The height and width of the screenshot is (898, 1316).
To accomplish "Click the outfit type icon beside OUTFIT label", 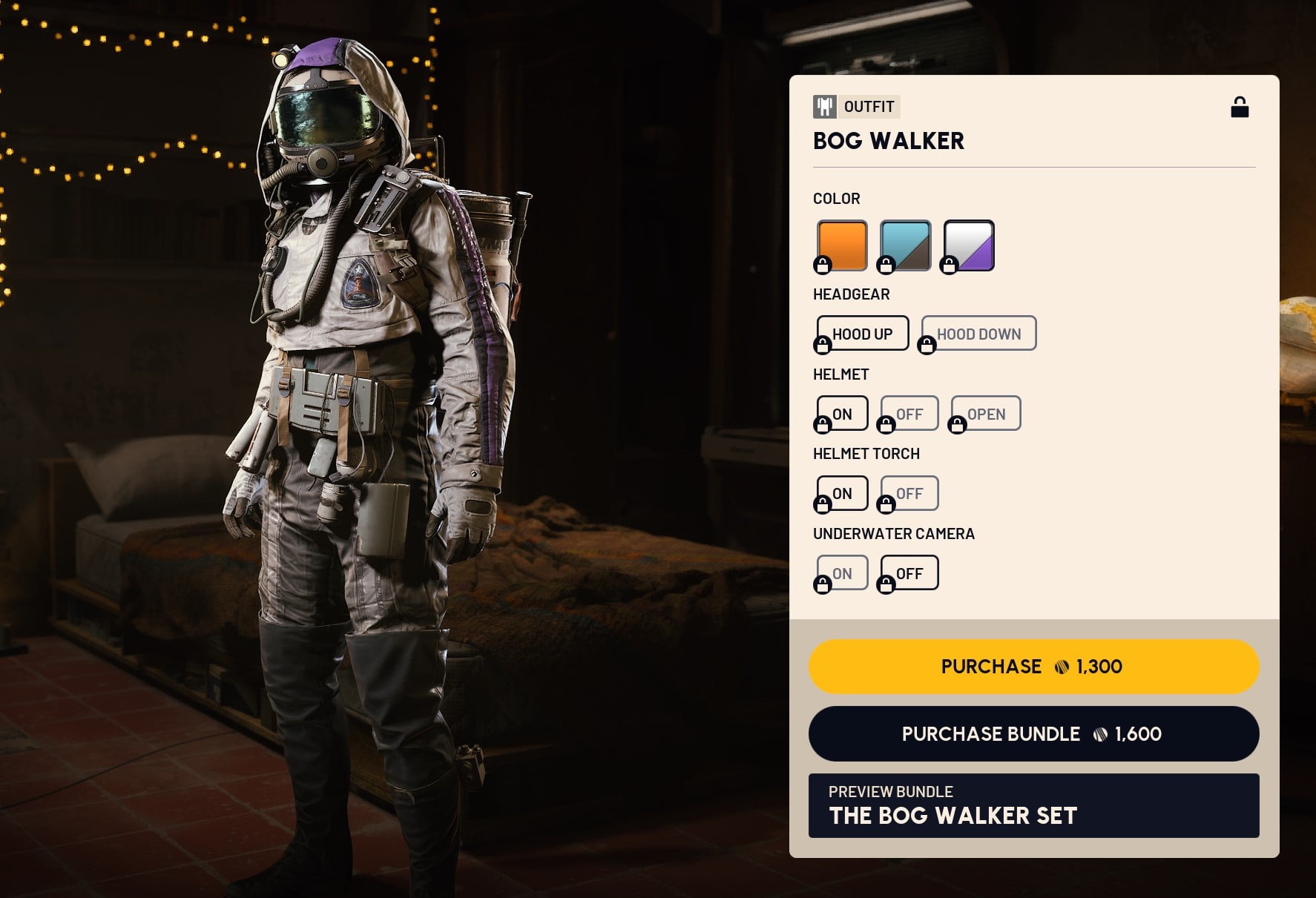I will (x=824, y=106).
